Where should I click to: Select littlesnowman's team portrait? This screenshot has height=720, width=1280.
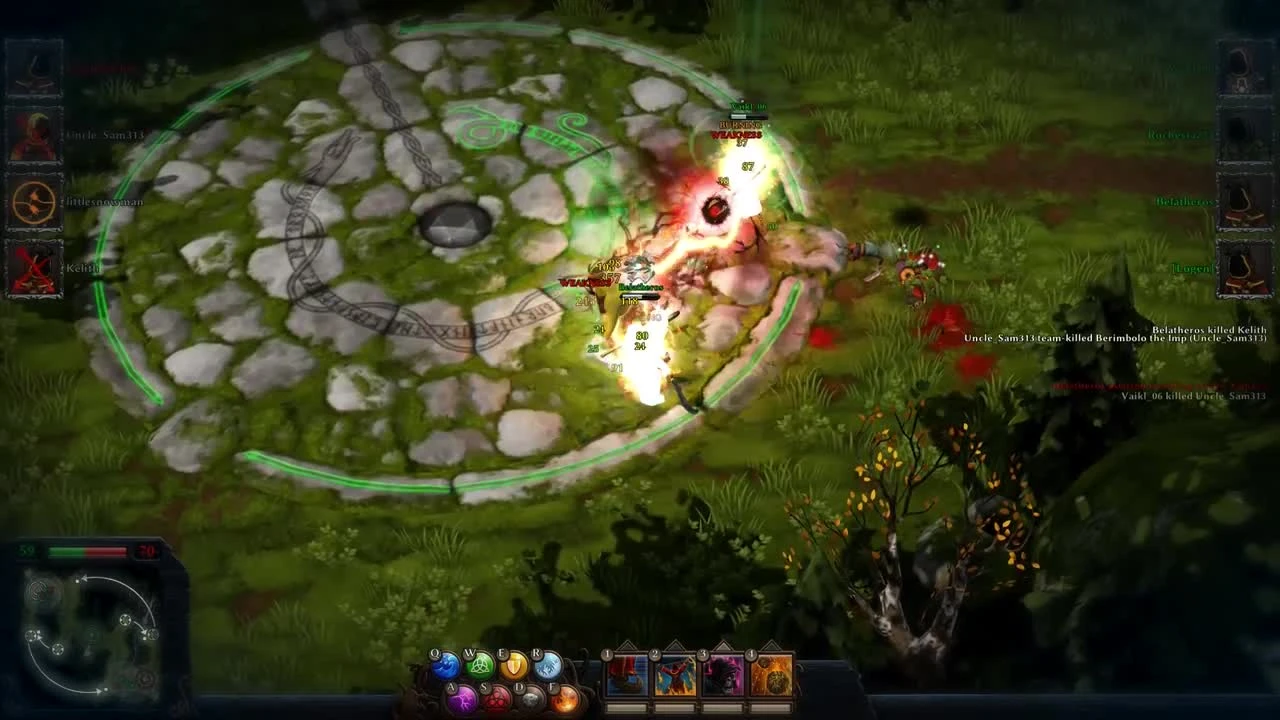tap(32, 205)
